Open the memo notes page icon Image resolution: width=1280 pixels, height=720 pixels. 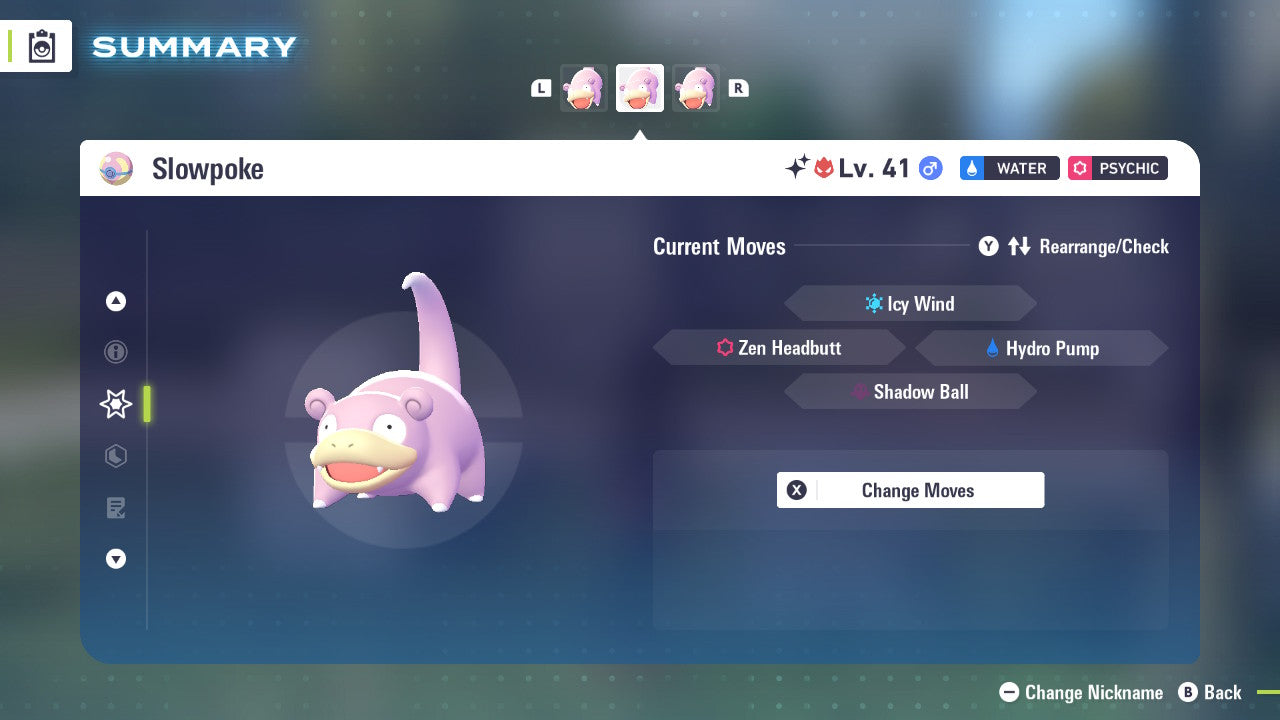115,508
